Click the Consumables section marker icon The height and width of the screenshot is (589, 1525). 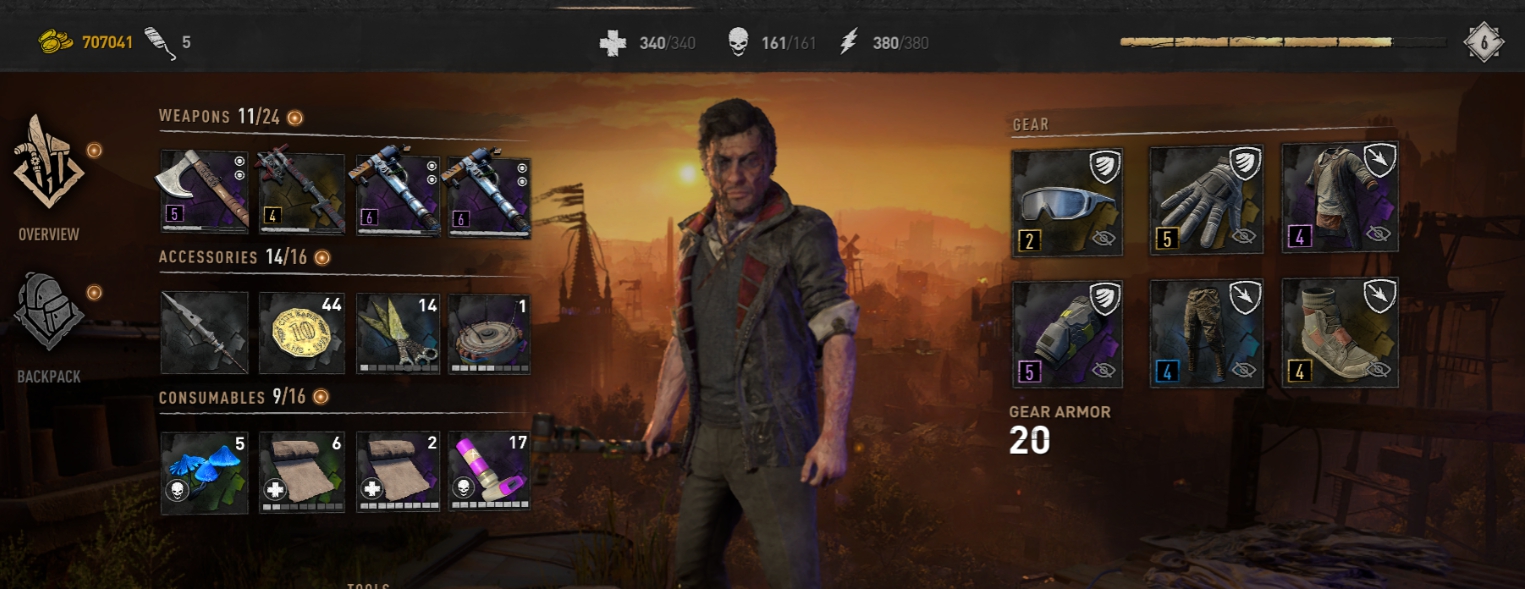tap(321, 398)
